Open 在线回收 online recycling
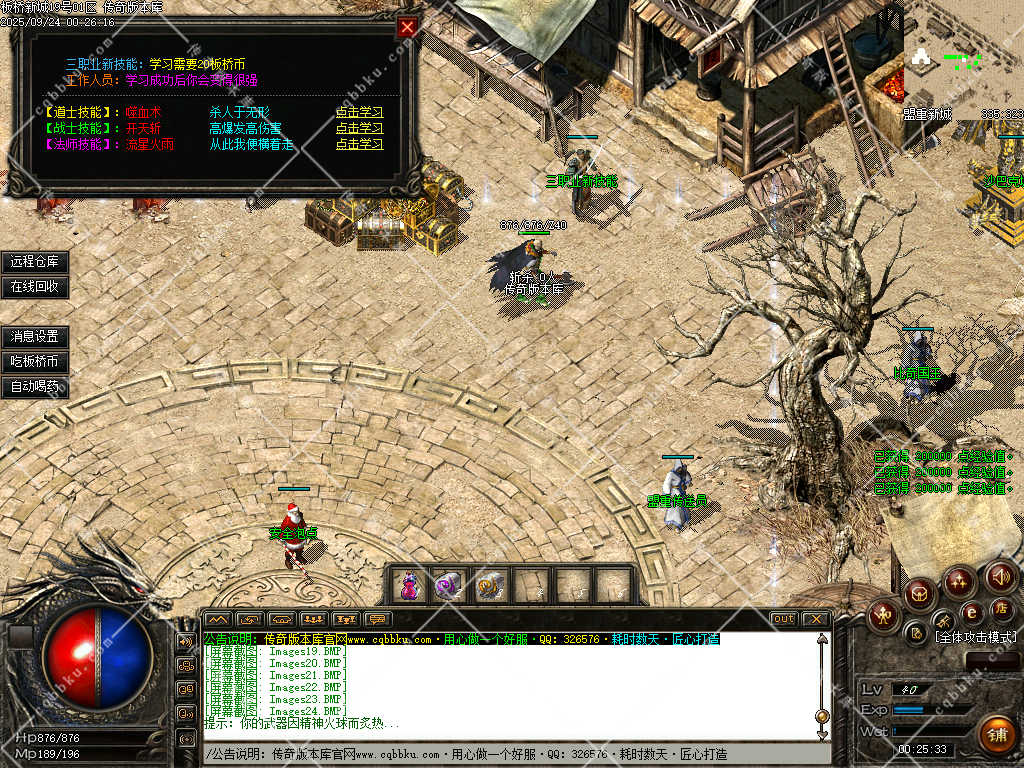 (x=35, y=286)
